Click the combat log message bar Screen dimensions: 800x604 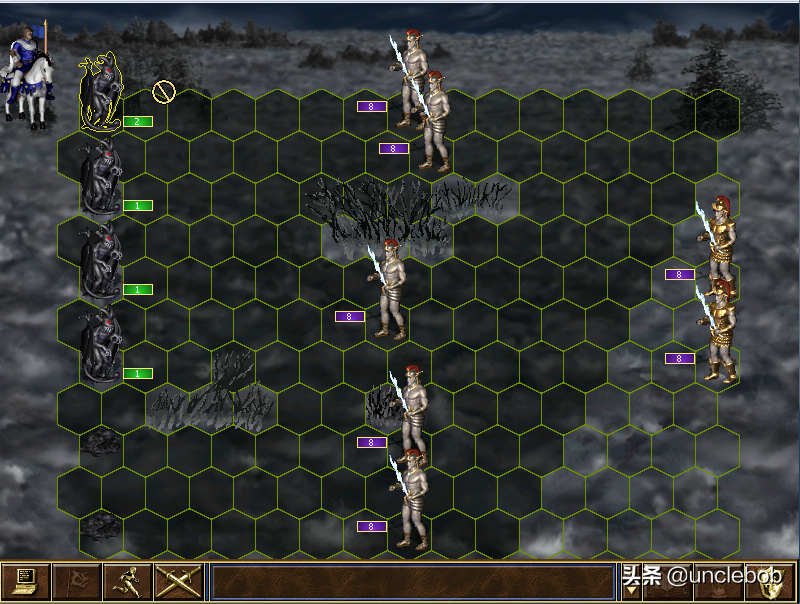click(412, 581)
